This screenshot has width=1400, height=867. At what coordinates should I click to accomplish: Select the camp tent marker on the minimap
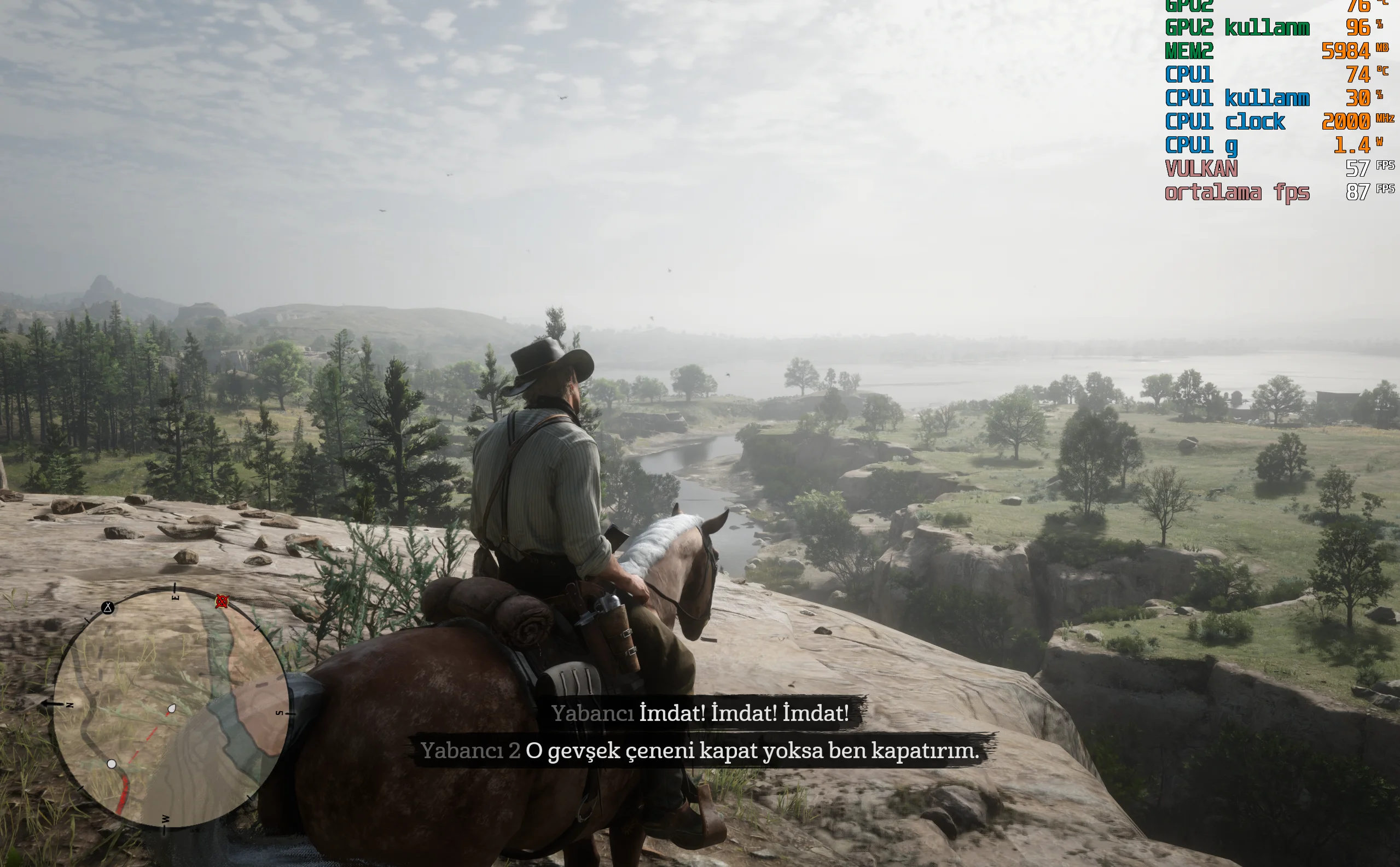tap(108, 608)
